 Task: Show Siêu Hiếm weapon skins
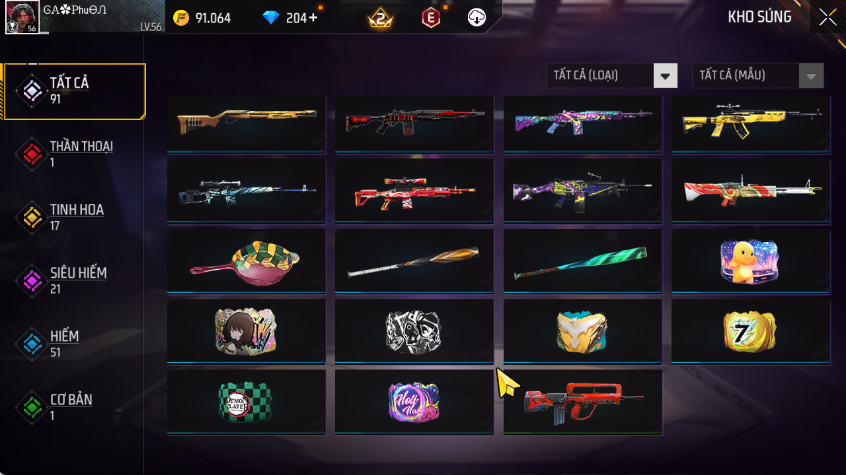(x=74, y=280)
